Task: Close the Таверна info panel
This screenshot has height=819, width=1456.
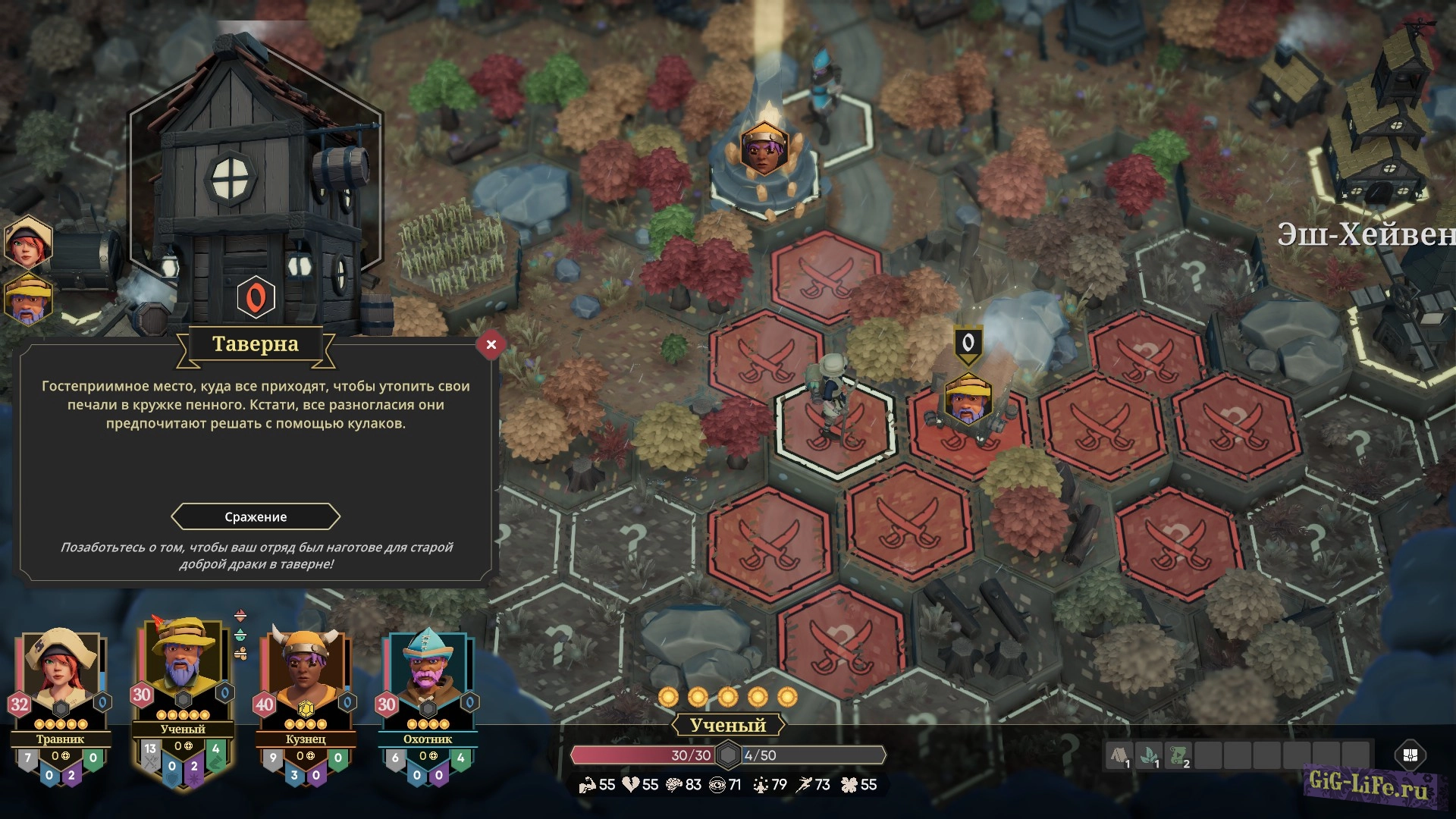Action: 491,344
